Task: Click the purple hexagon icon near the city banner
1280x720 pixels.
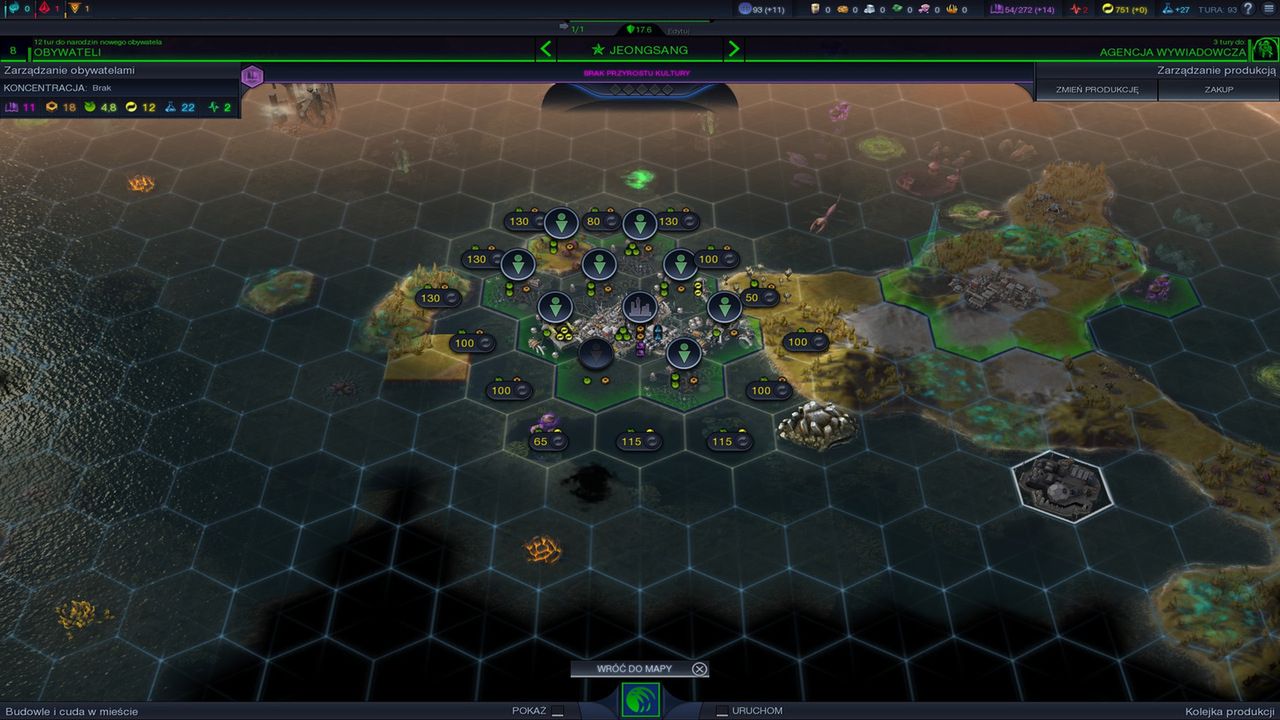Action: 251,76
